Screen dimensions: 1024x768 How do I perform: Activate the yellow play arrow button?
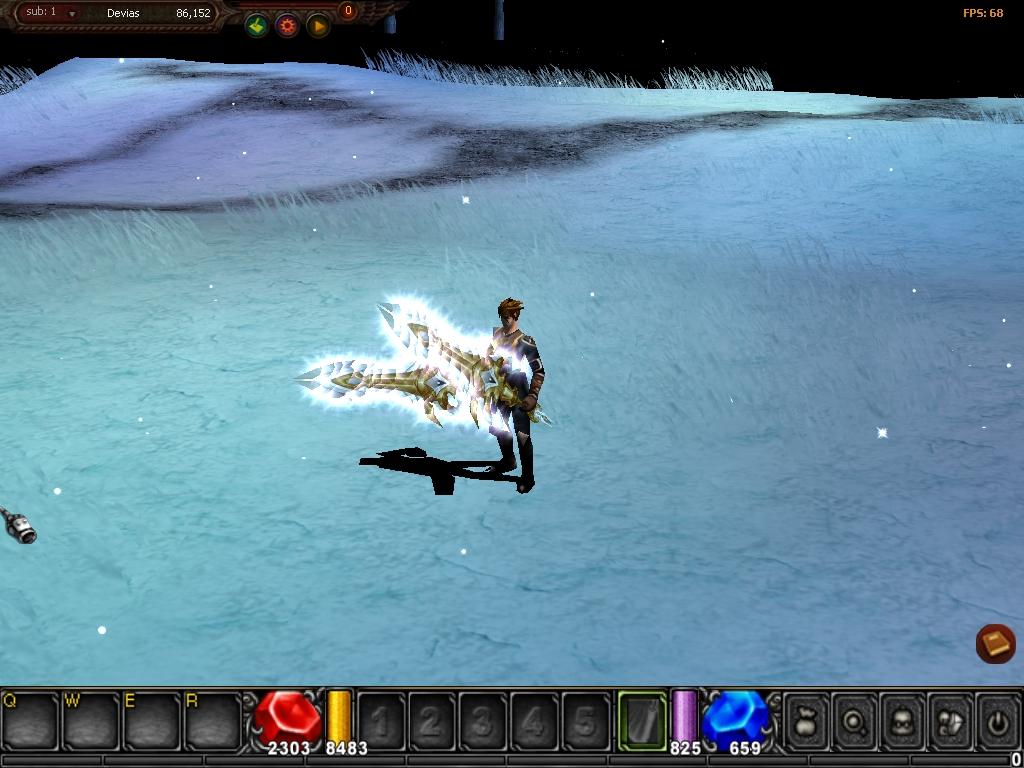tap(318, 26)
